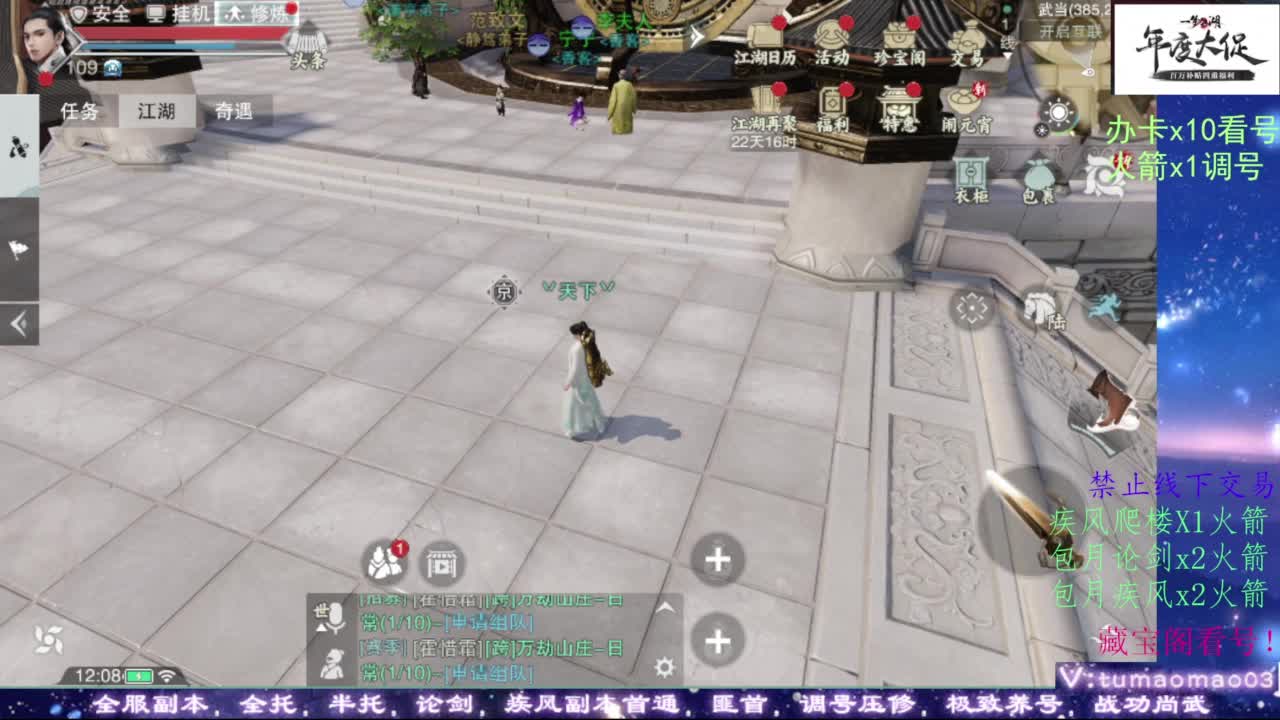Toggle the chat voice microphone
The width and height of the screenshot is (1280, 720).
(x=335, y=616)
